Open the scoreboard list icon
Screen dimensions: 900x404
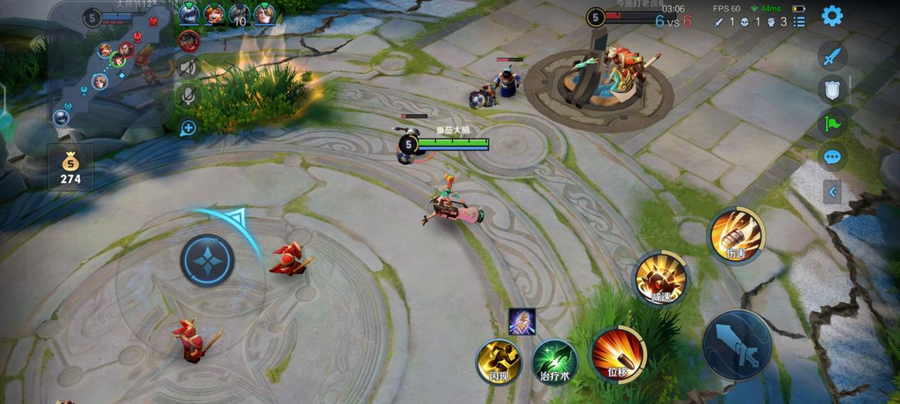point(797,21)
